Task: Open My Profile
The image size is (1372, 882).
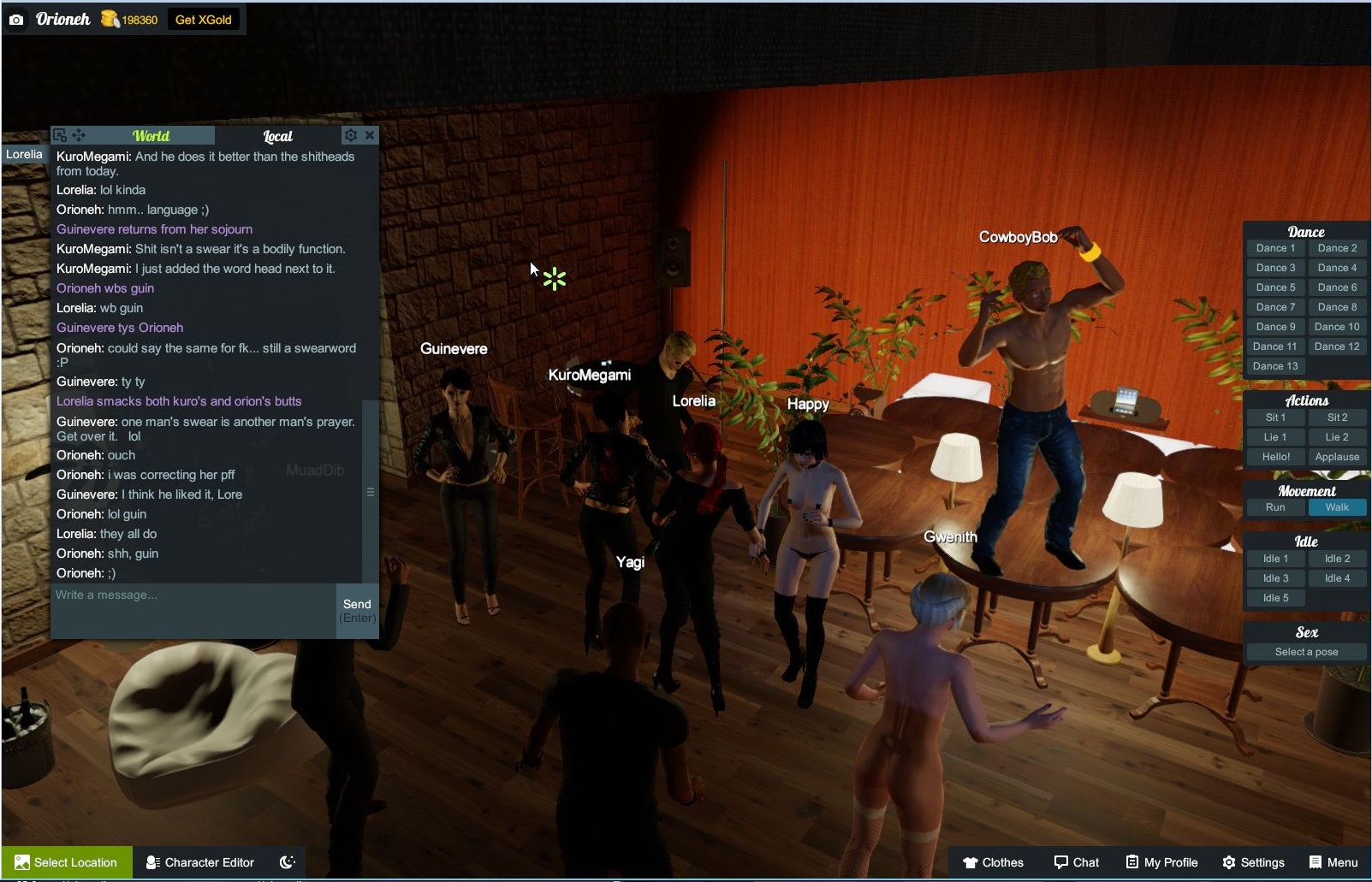Action: 1161,862
